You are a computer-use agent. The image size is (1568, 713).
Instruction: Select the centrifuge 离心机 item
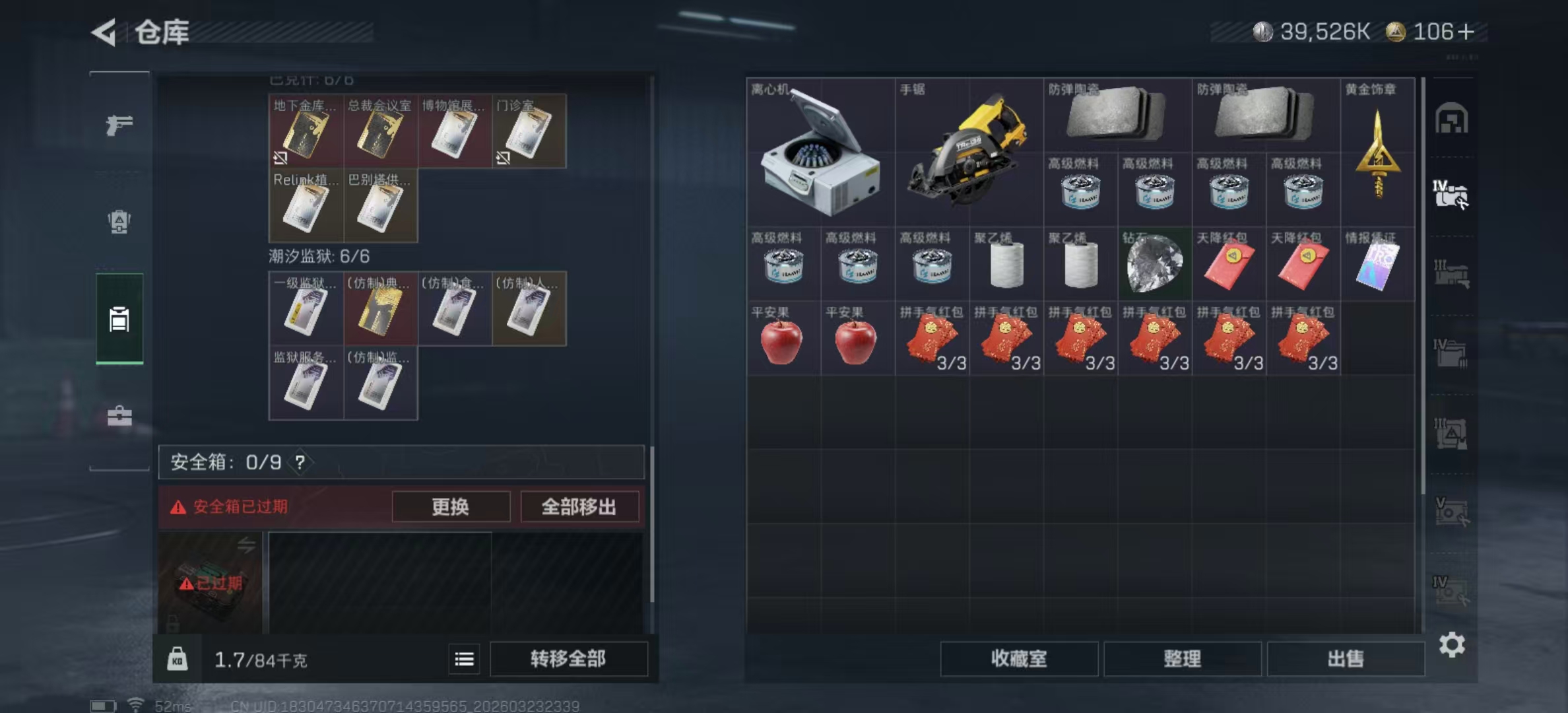click(x=820, y=153)
